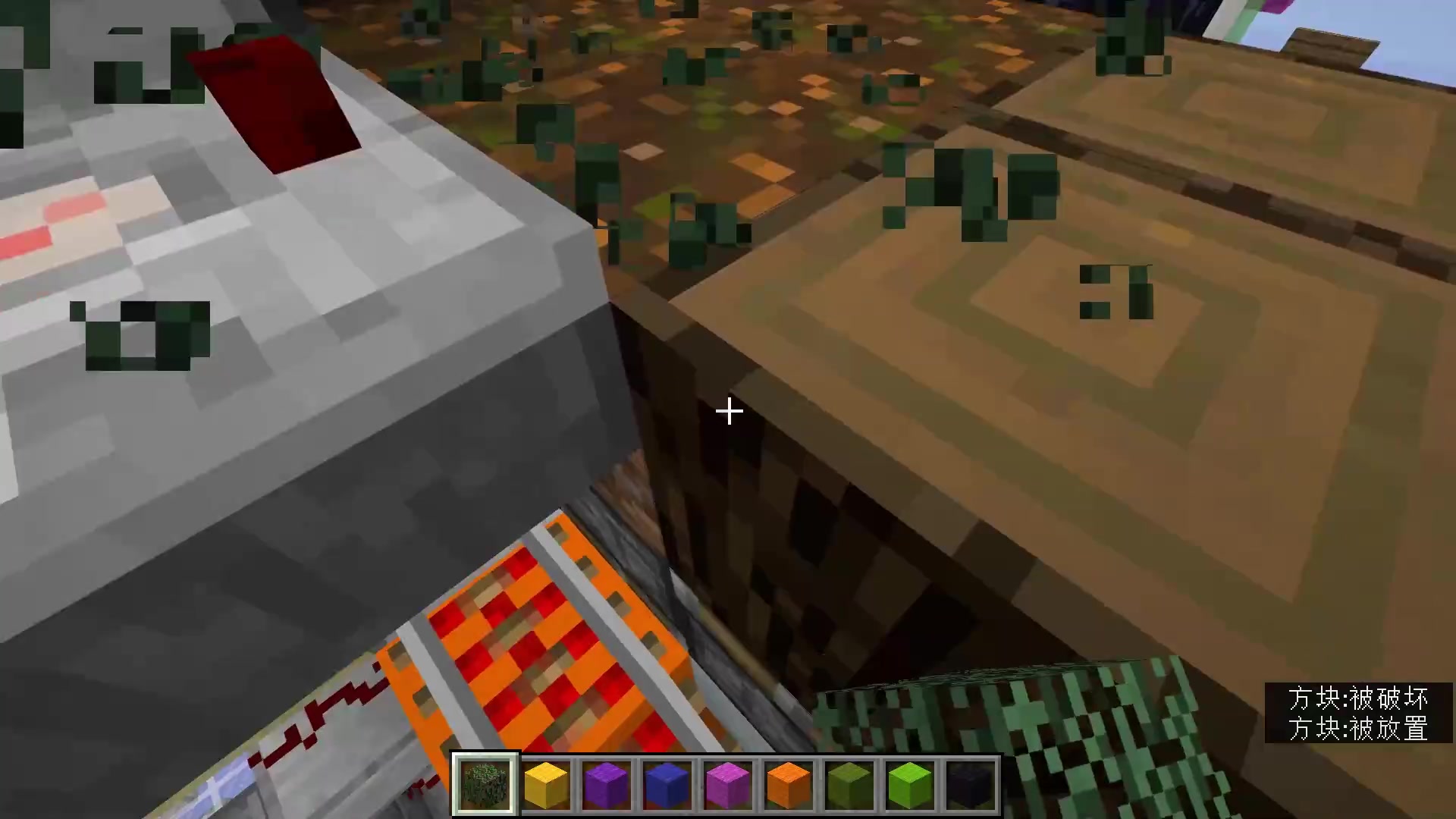Select the dark green wool block in the hotbar
This screenshot has width=1456, height=819.
[849, 782]
